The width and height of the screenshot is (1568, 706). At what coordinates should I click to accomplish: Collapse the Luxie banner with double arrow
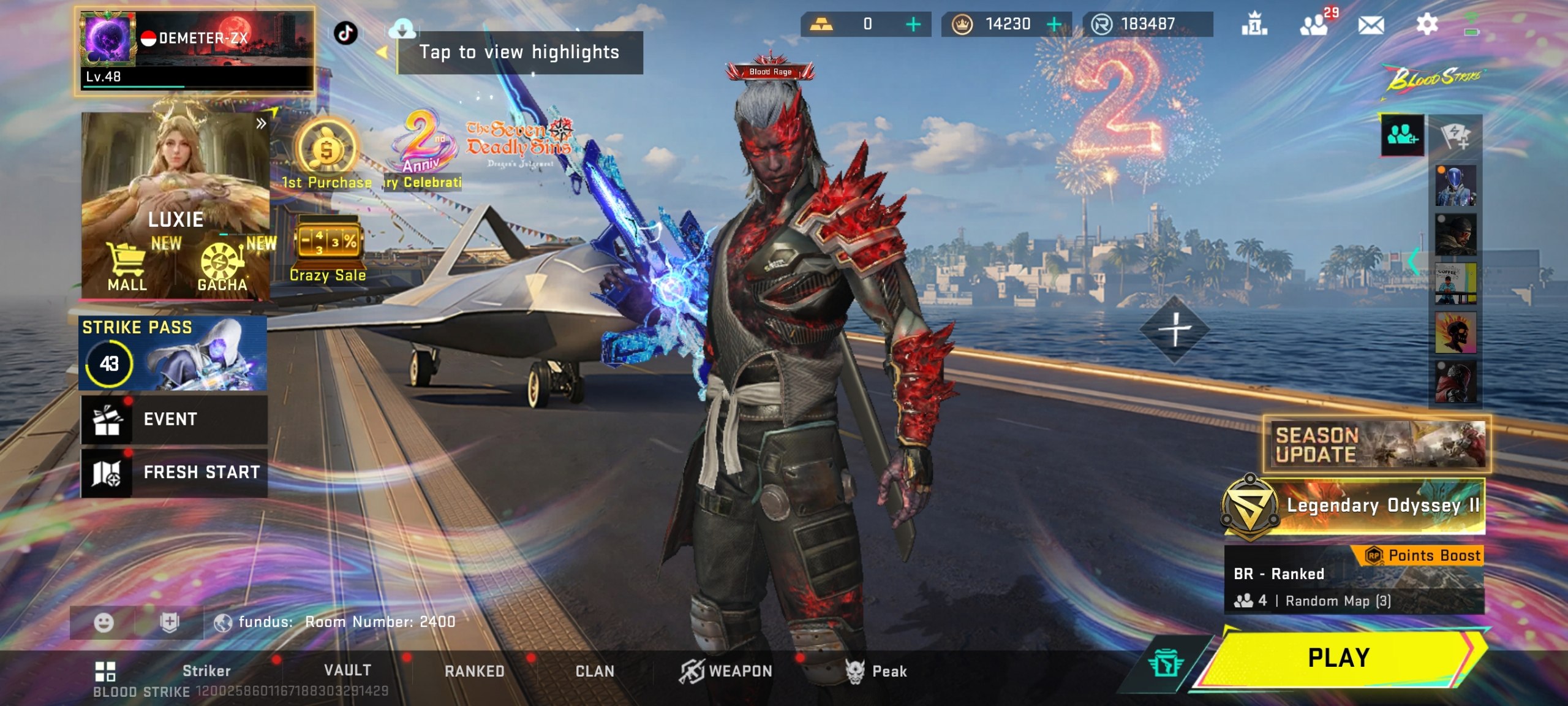pyautogui.click(x=260, y=123)
